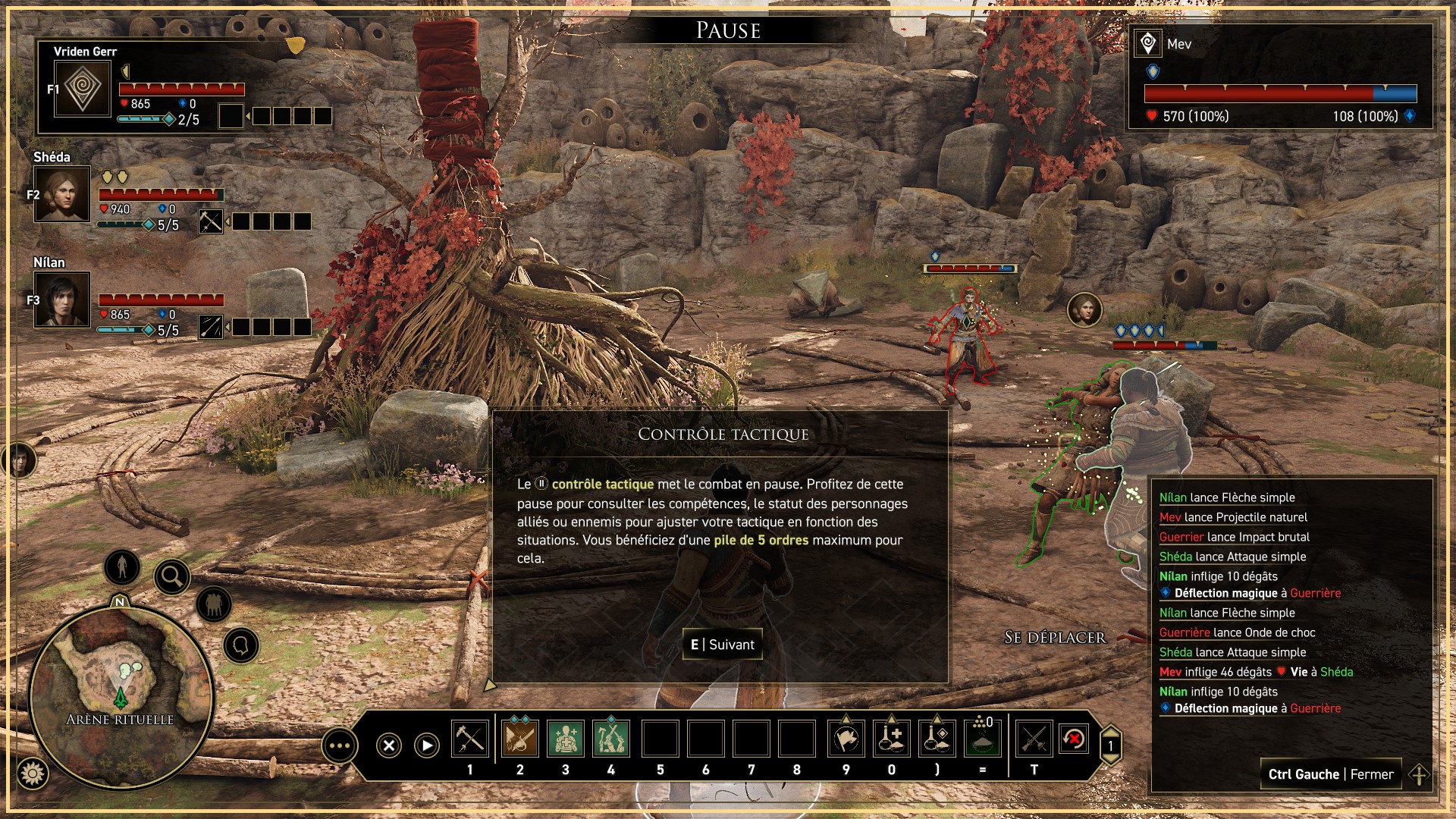The height and width of the screenshot is (819, 1456).
Task: Click the head profile icon by the minimap
Action: point(241,646)
